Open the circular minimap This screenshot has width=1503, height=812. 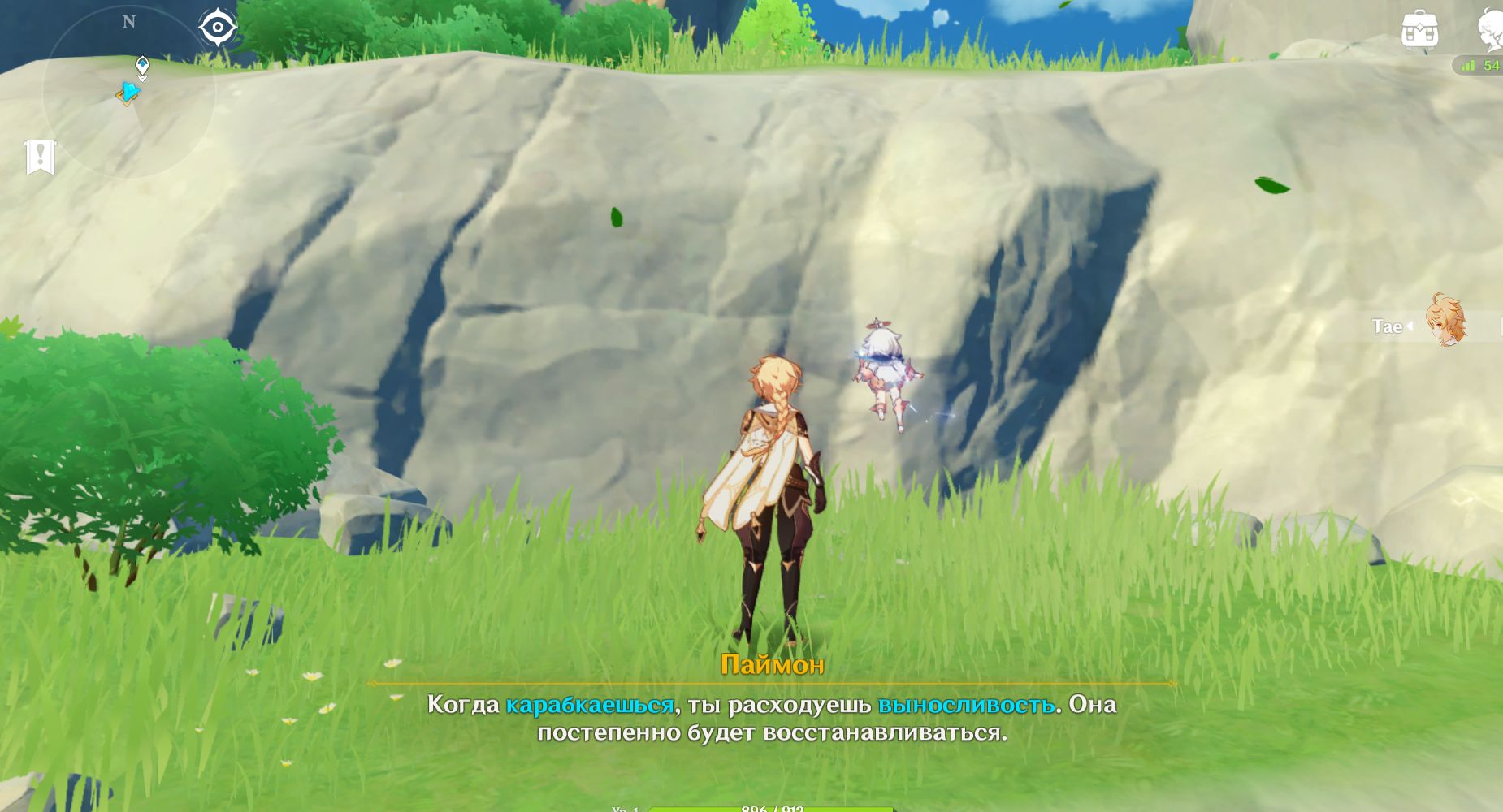click(x=128, y=93)
